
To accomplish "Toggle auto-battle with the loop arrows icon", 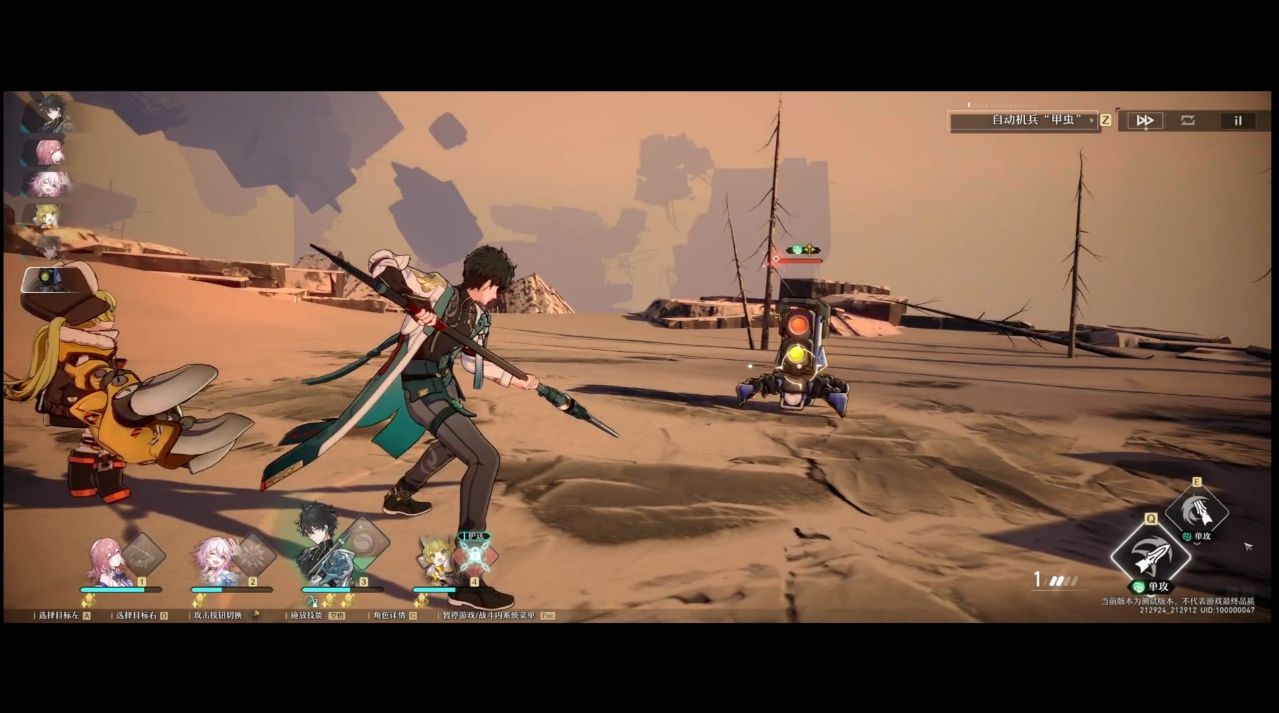I will tap(1187, 120).
